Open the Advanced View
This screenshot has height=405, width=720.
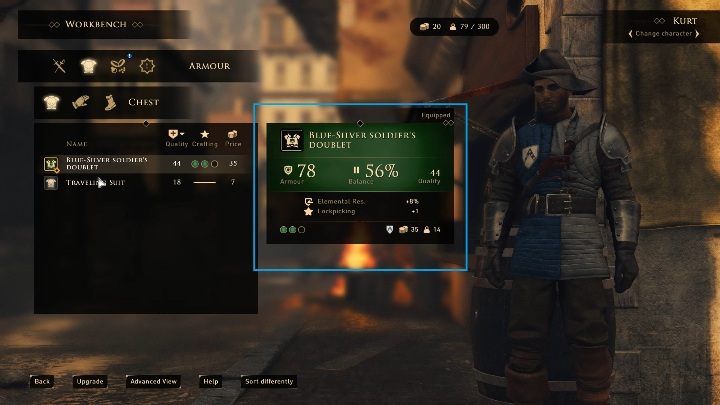pos(153,381)
